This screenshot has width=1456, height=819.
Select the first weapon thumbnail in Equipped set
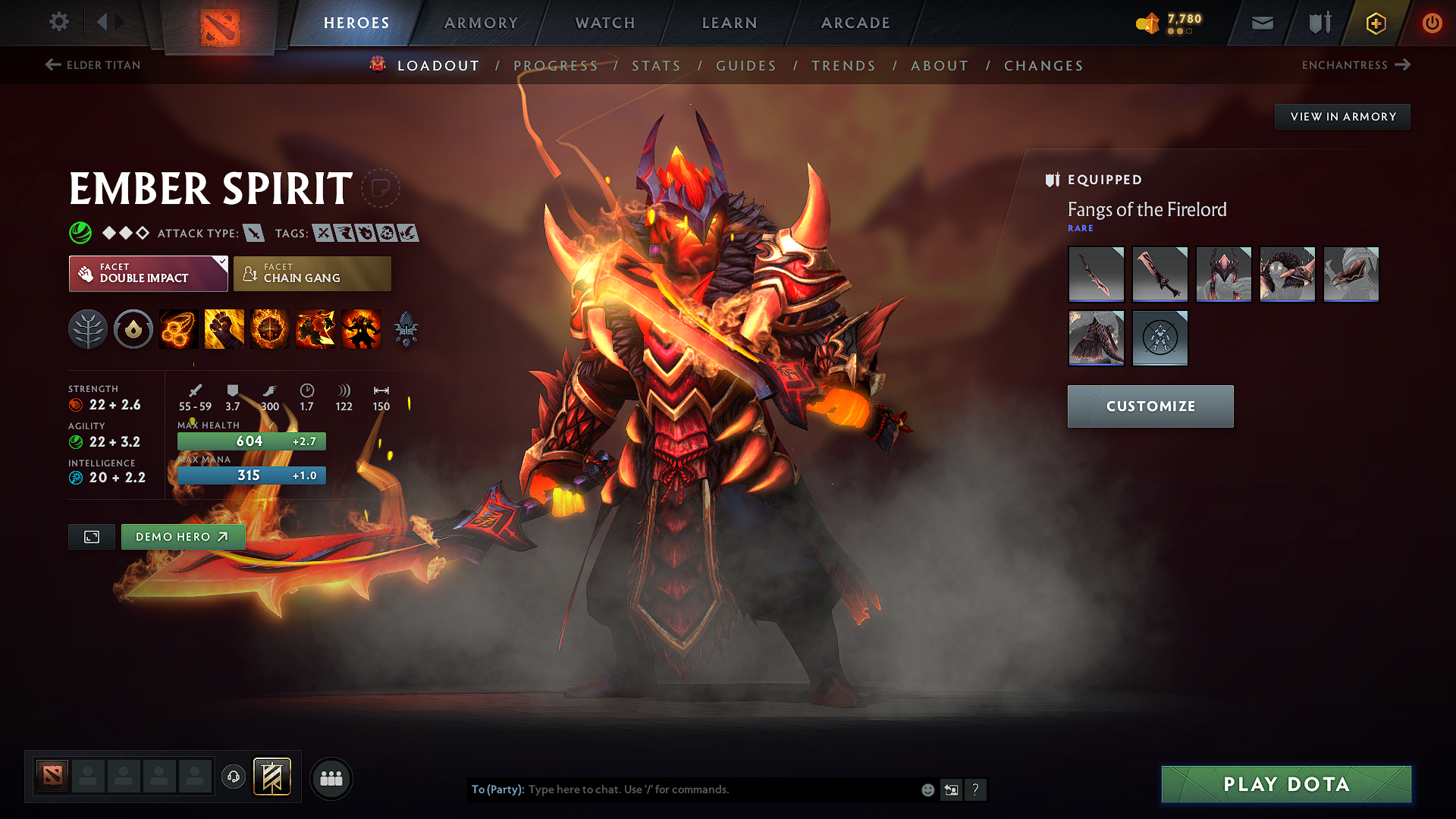click(x=1096, y=274)
